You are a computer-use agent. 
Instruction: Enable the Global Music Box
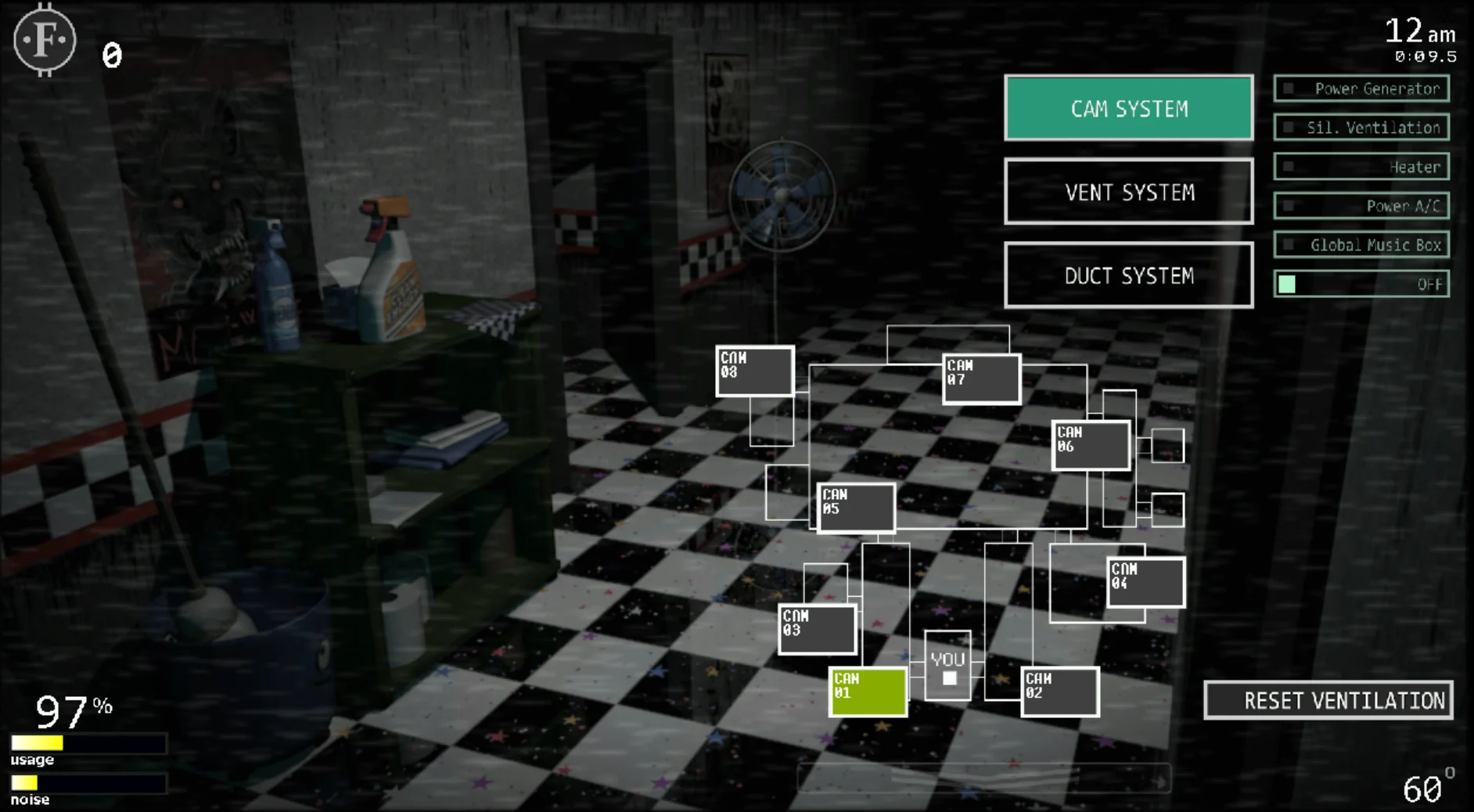1361,245
